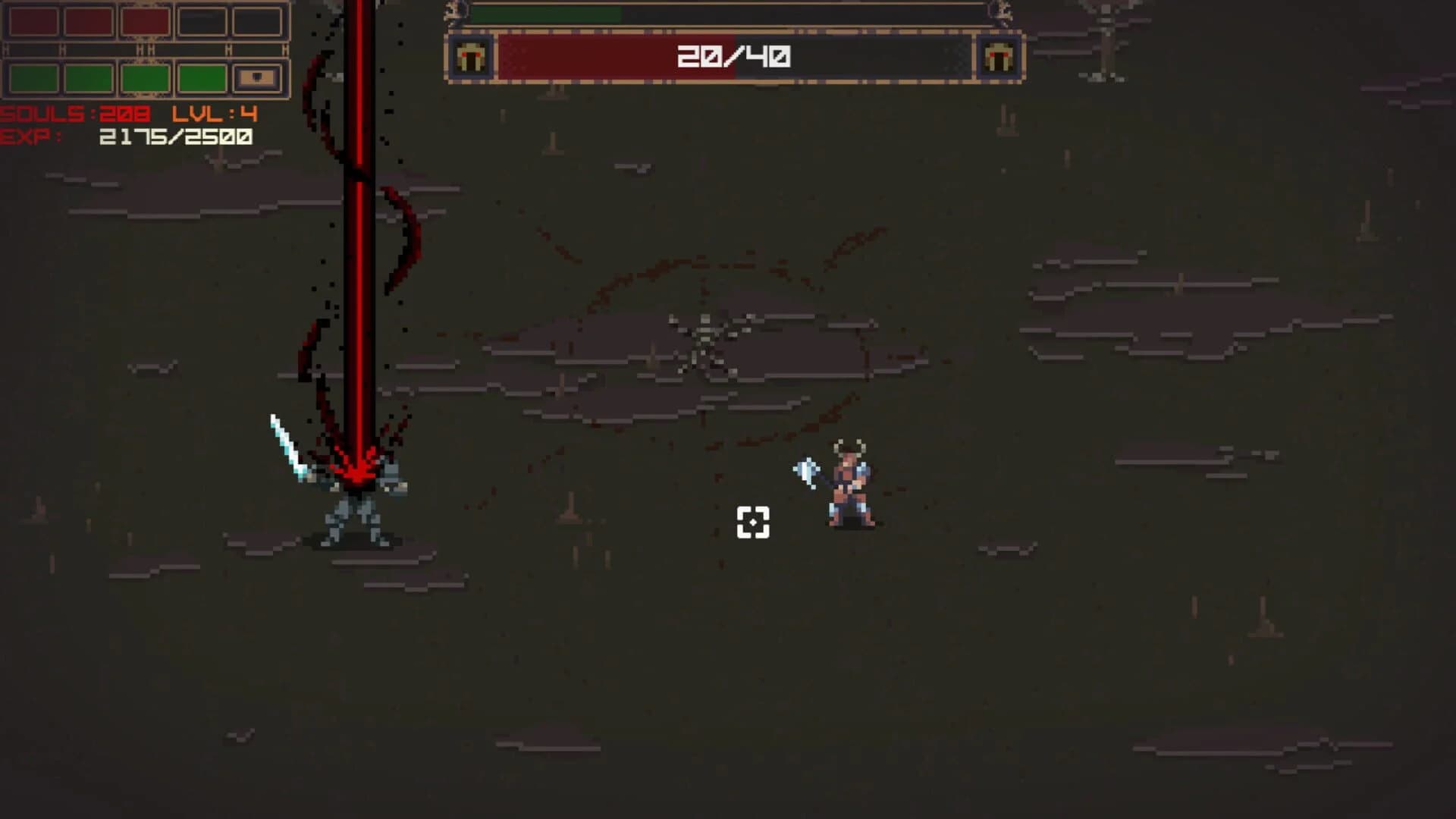Expand the boss health bar panel
The image size is (1456, 819).
(736, 57)
